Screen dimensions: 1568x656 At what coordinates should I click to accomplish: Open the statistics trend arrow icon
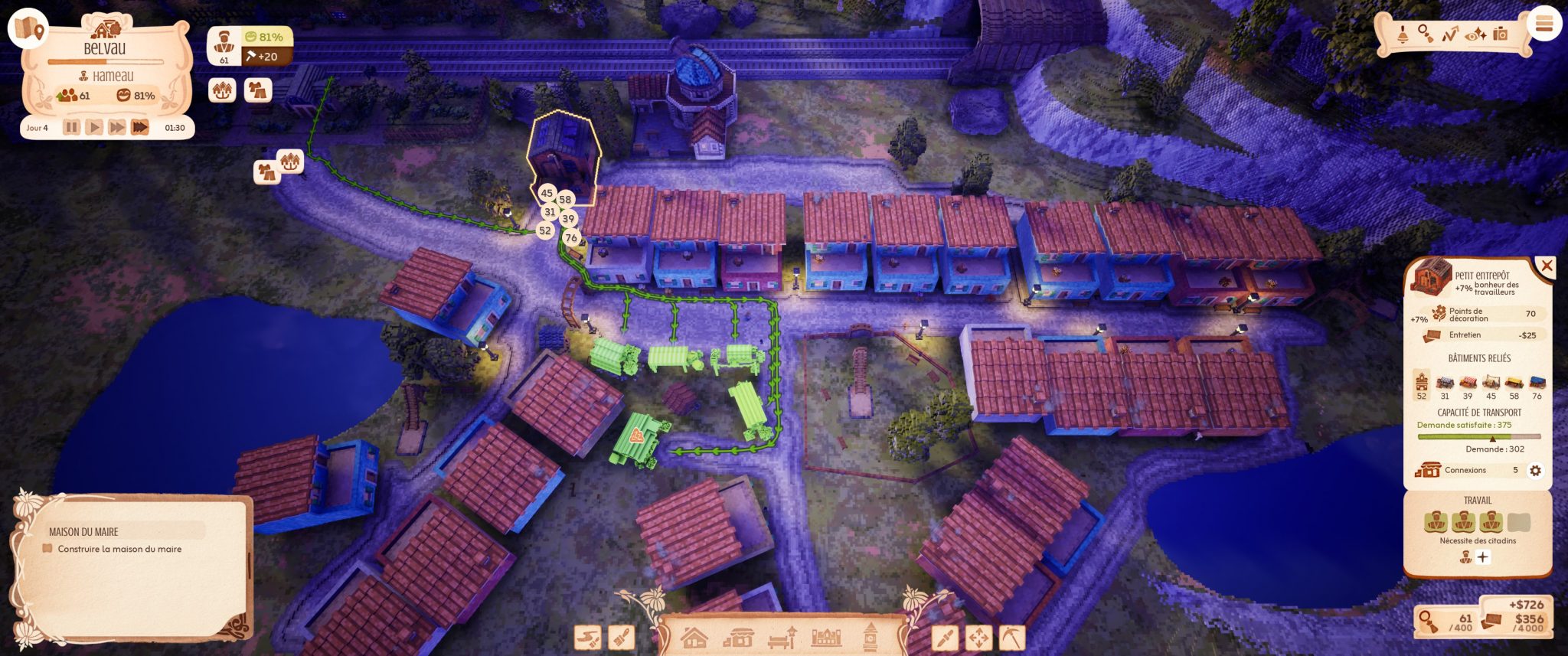[x=1450, y=34]
